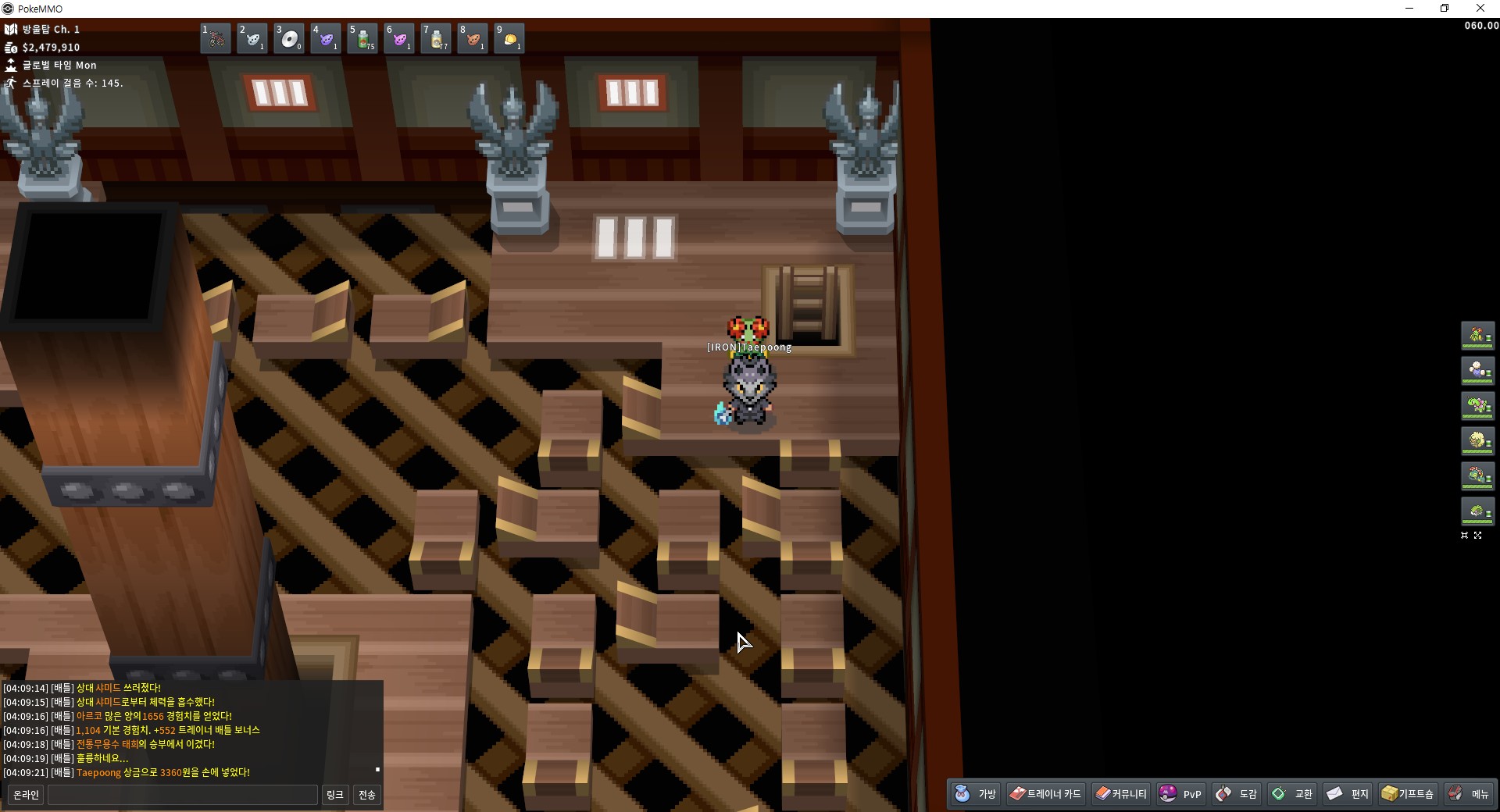The image size is (1500, 812).
Task: Open the 커뮤니티 (Community) panel
Action: click(x=1121, y=794)
